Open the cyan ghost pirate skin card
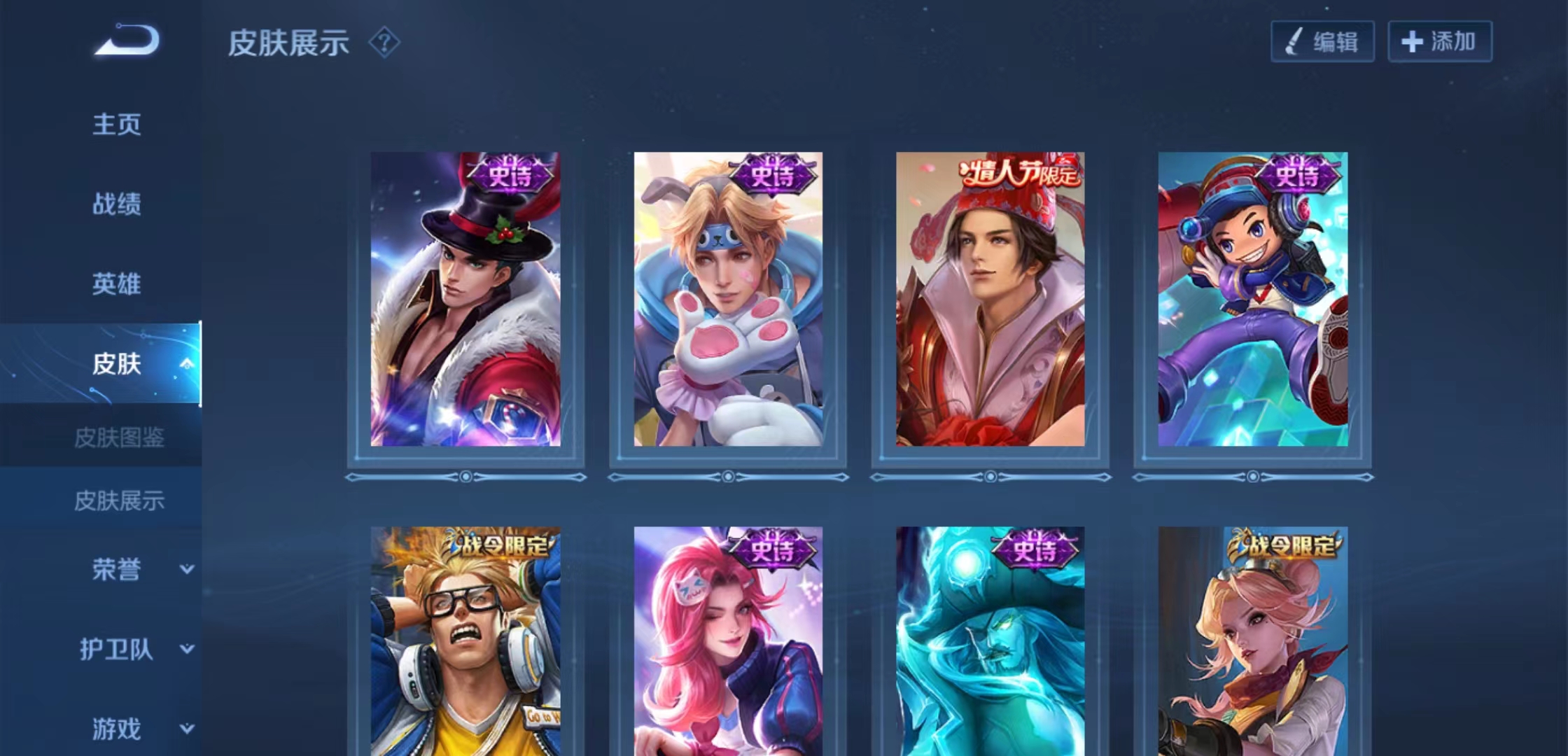Screen dimensions: 1568x756 click(x=990, y=640)
